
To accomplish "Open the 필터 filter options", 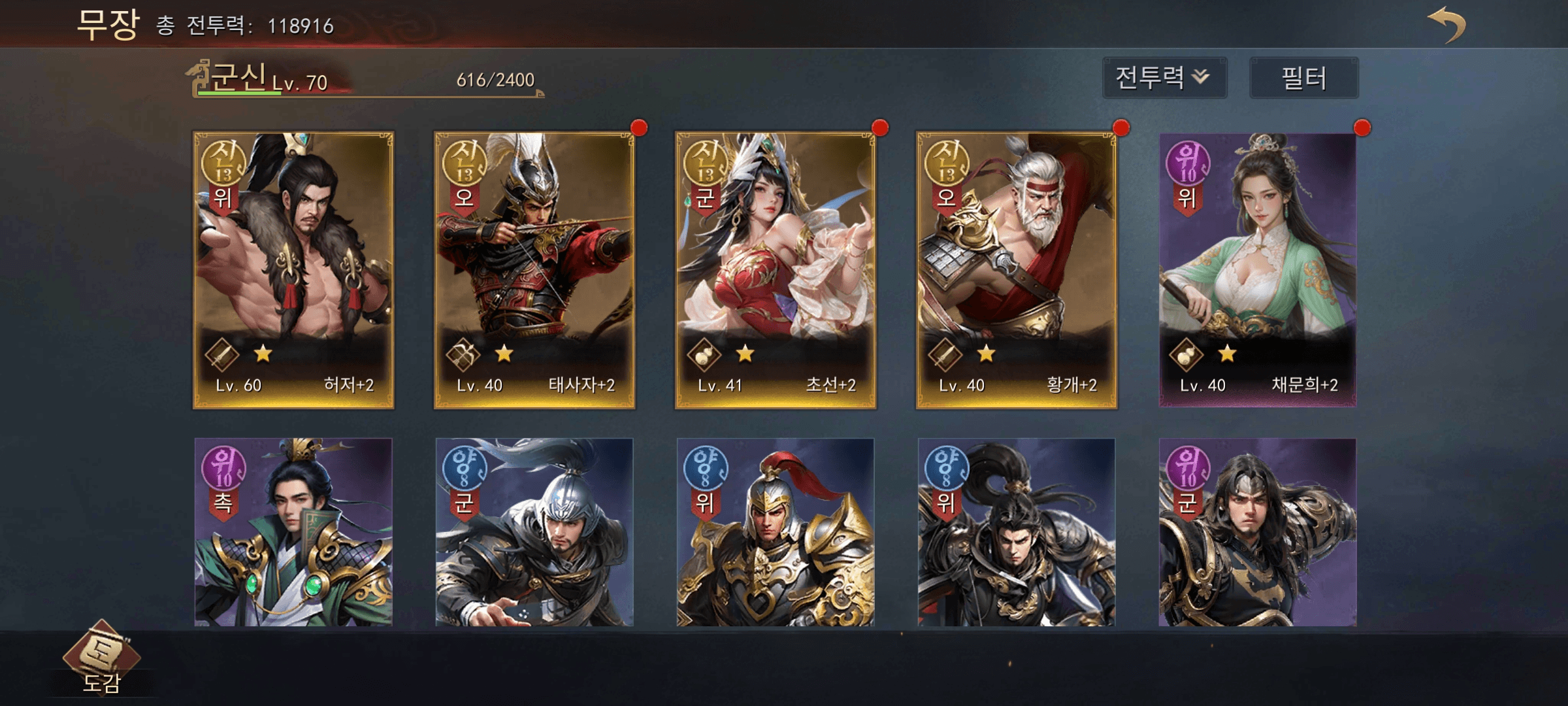I will [x=1303, y=78].
